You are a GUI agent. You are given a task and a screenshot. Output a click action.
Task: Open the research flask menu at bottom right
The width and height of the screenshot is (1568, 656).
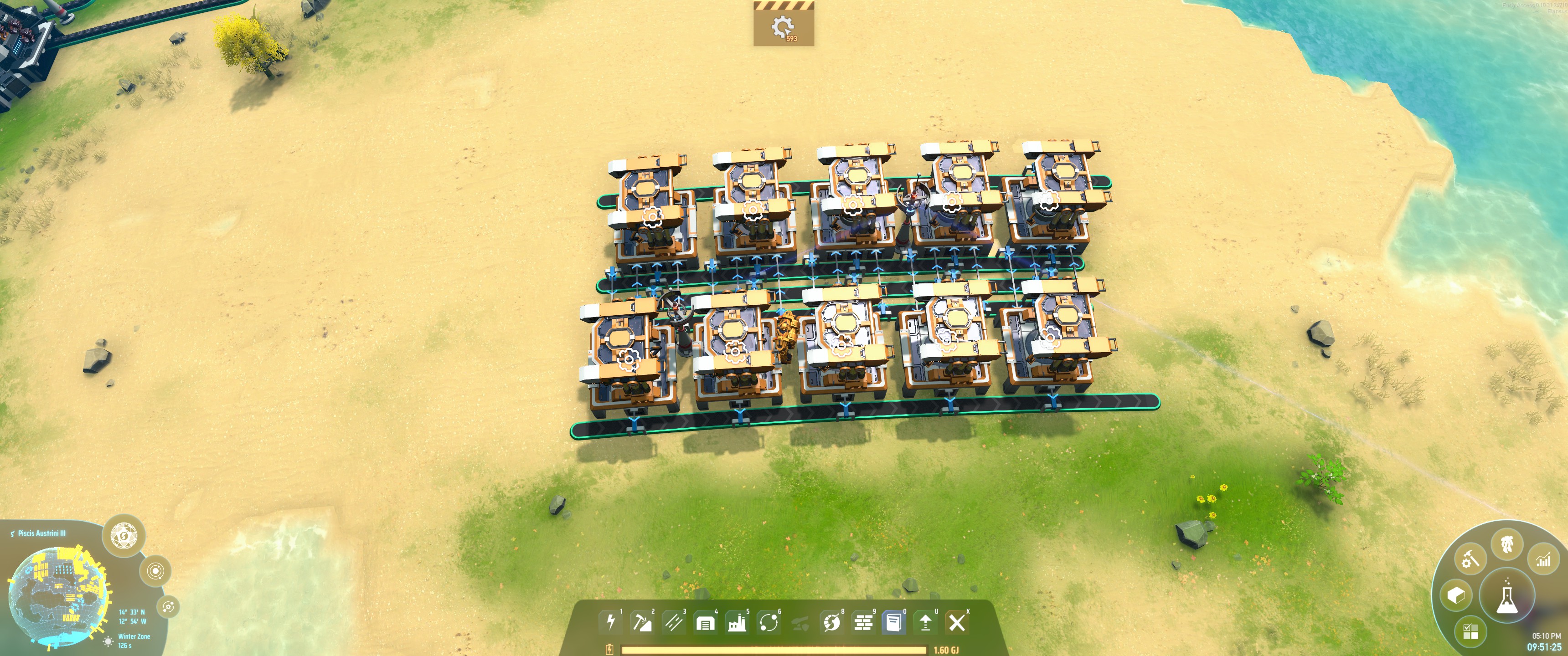pos(1508,596)
